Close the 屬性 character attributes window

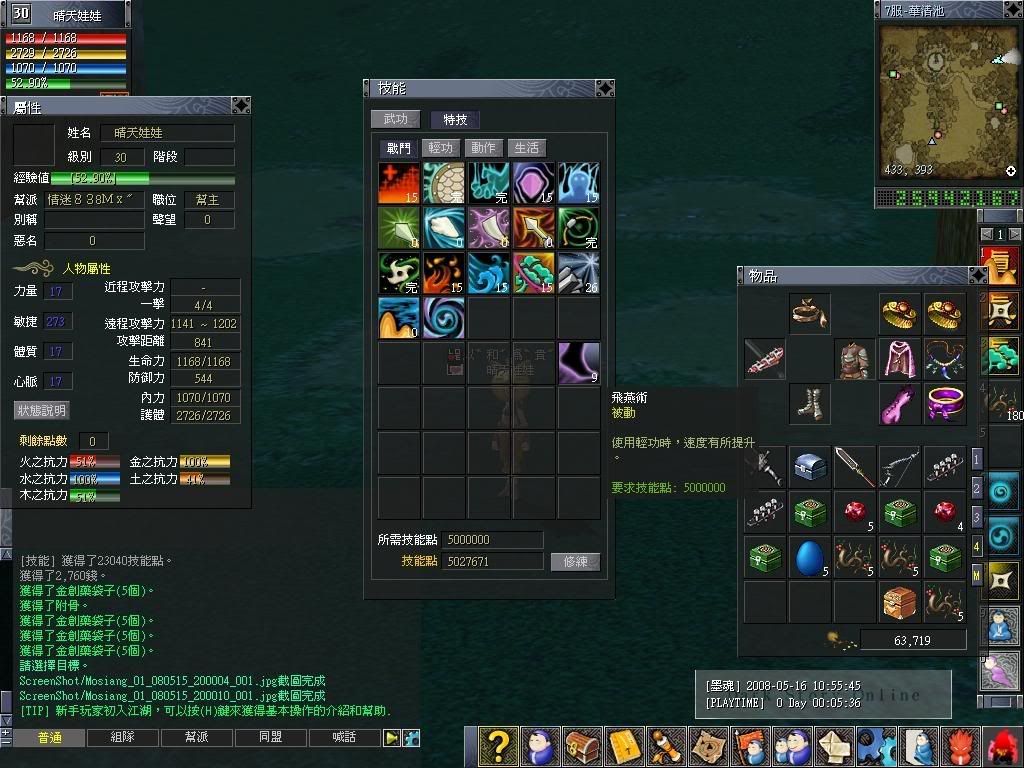(241, 106)
